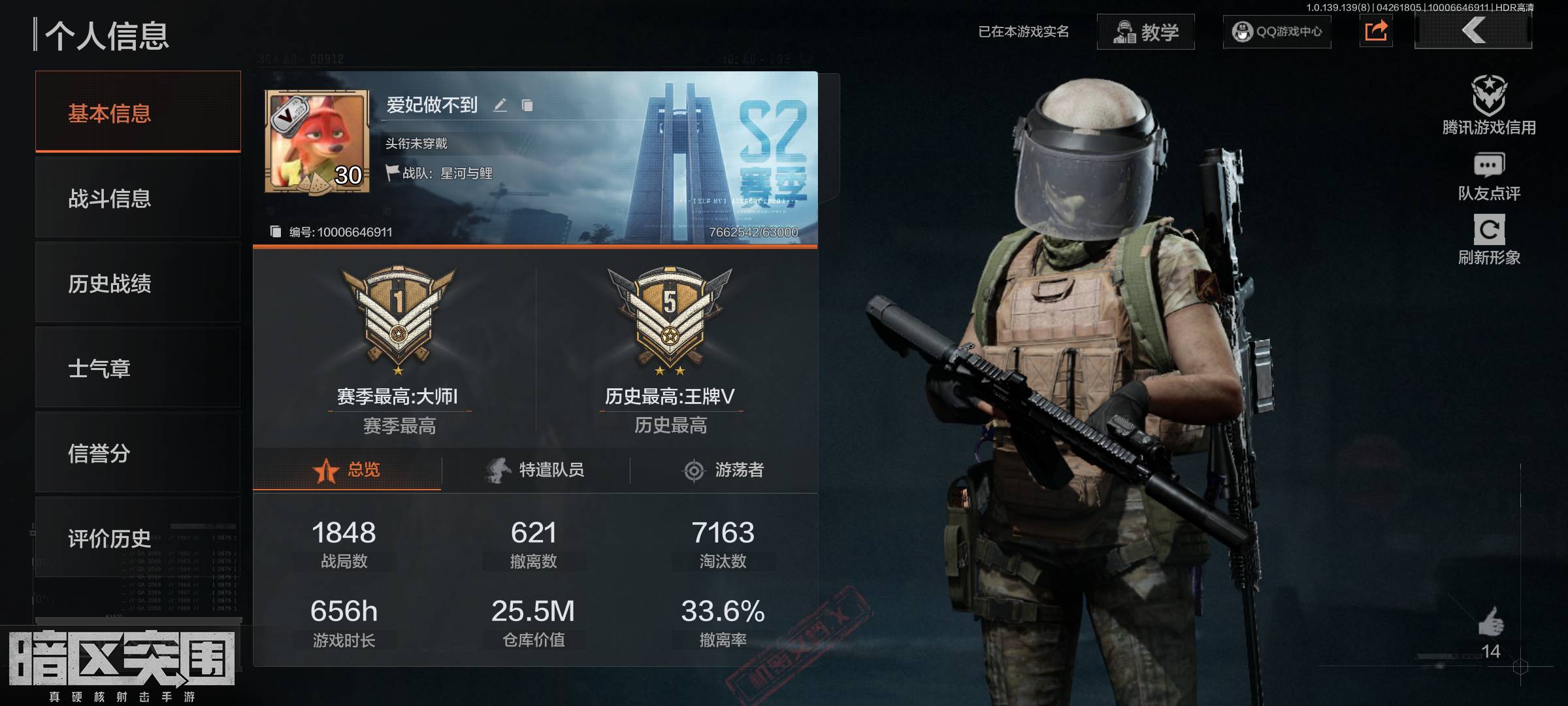Screen dimensions: 1568x706
Task: Switch to 战斗信息 menu entry
Action: coord(138,198)
